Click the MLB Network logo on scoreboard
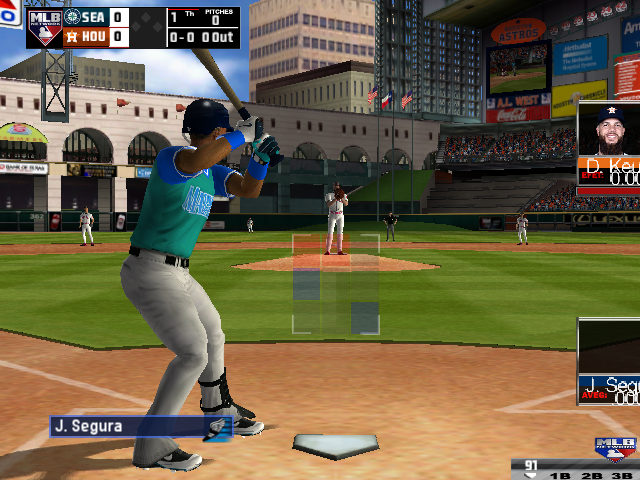Viewport: 640px width, 480px height. 44,27
